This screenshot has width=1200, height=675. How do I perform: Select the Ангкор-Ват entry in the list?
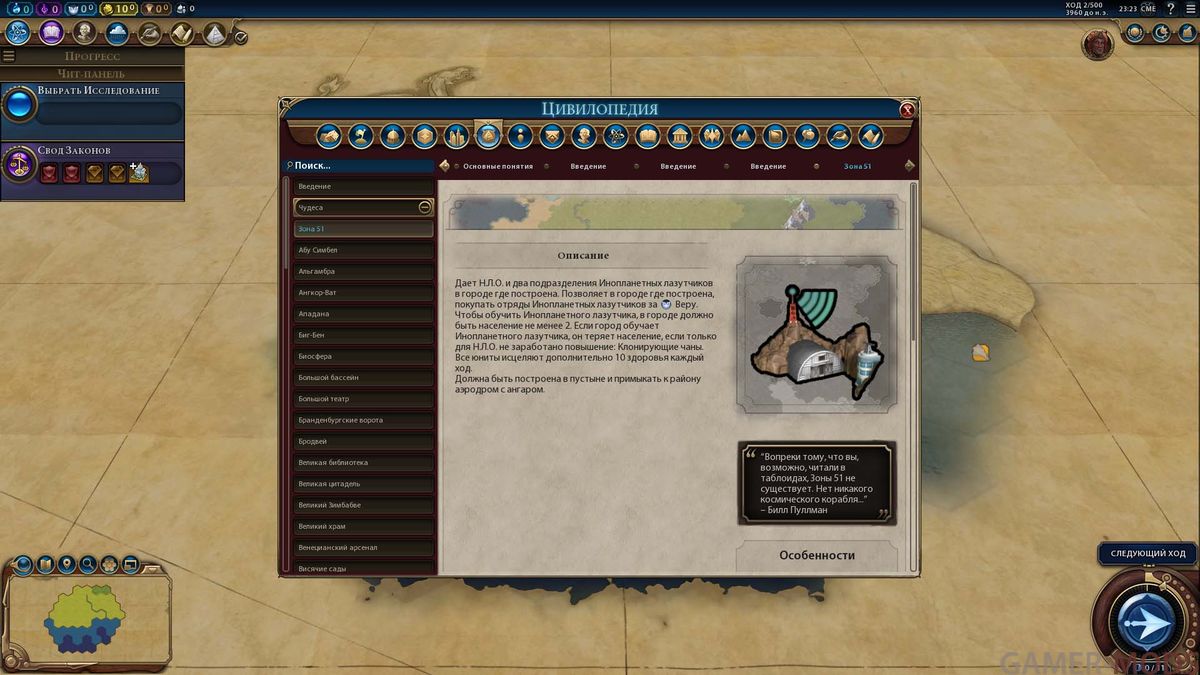tap(364, 292)
